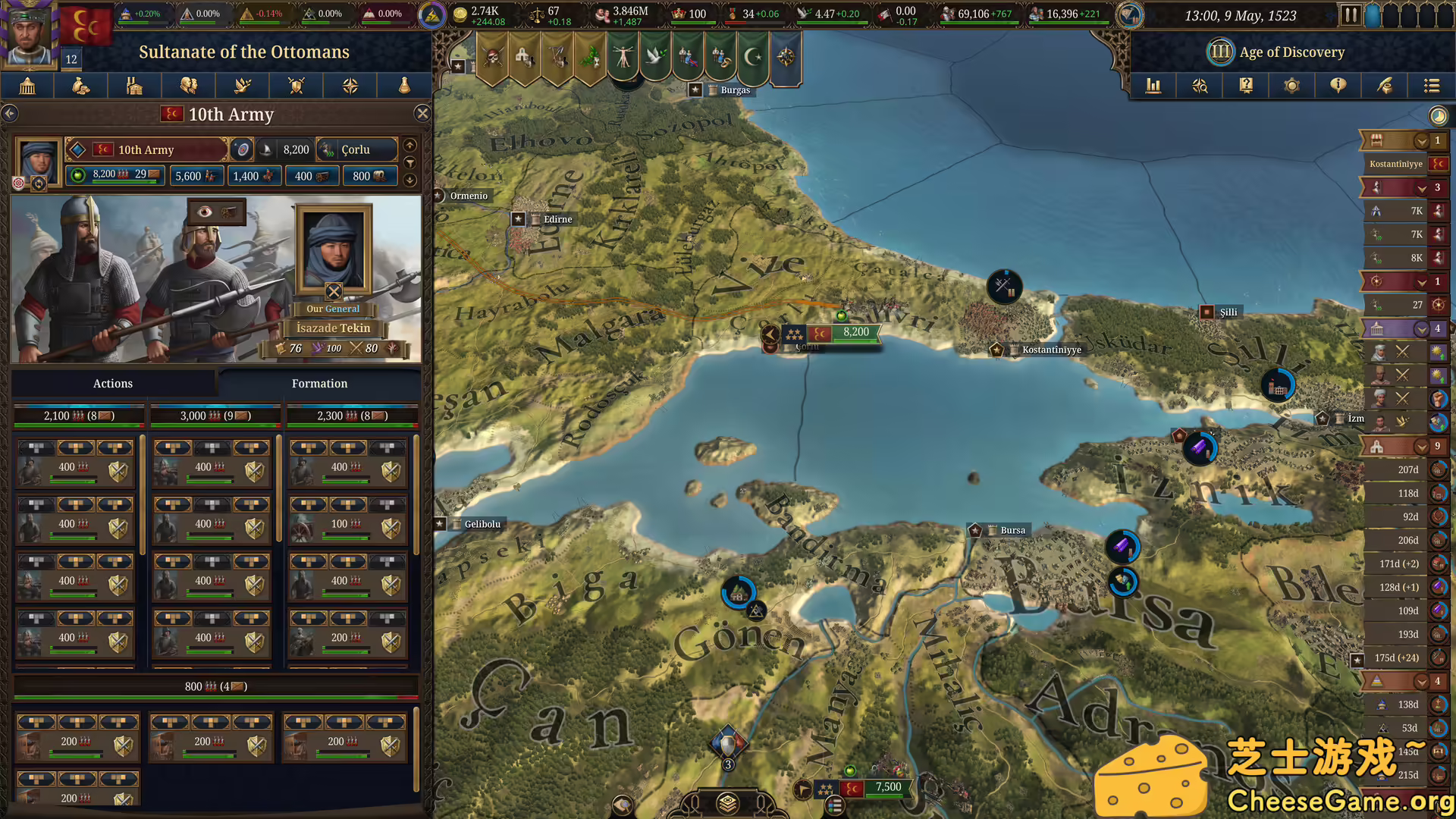Open the economy panel with the money bag icon
Viewport: 1456px width, 819px height.
[x=80, y=86]
